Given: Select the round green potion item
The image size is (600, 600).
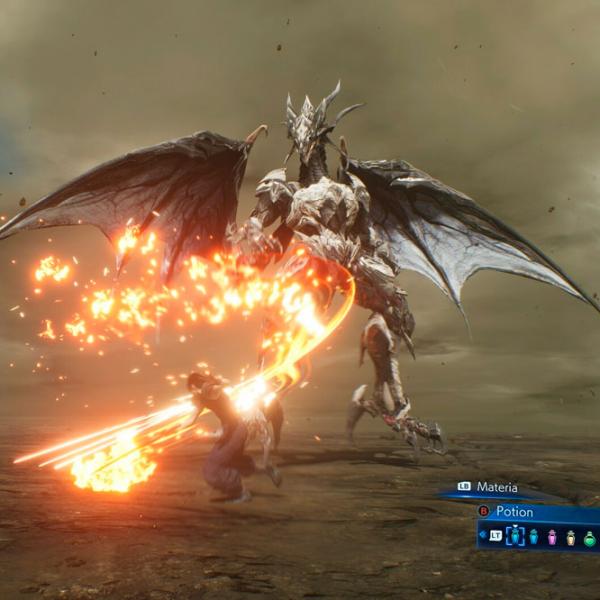Looking at the screenshot, I should tap(589, 537).
